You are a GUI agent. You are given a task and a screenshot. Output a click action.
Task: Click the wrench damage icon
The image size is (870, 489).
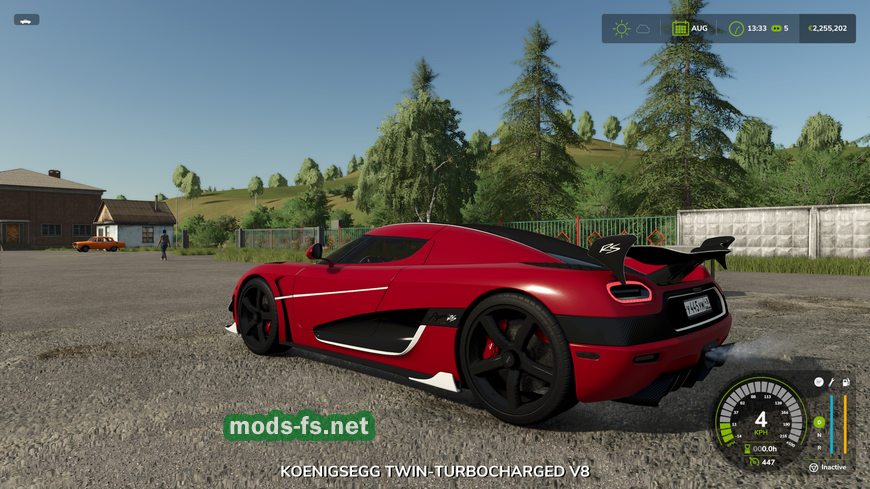(x=831, y=382)
